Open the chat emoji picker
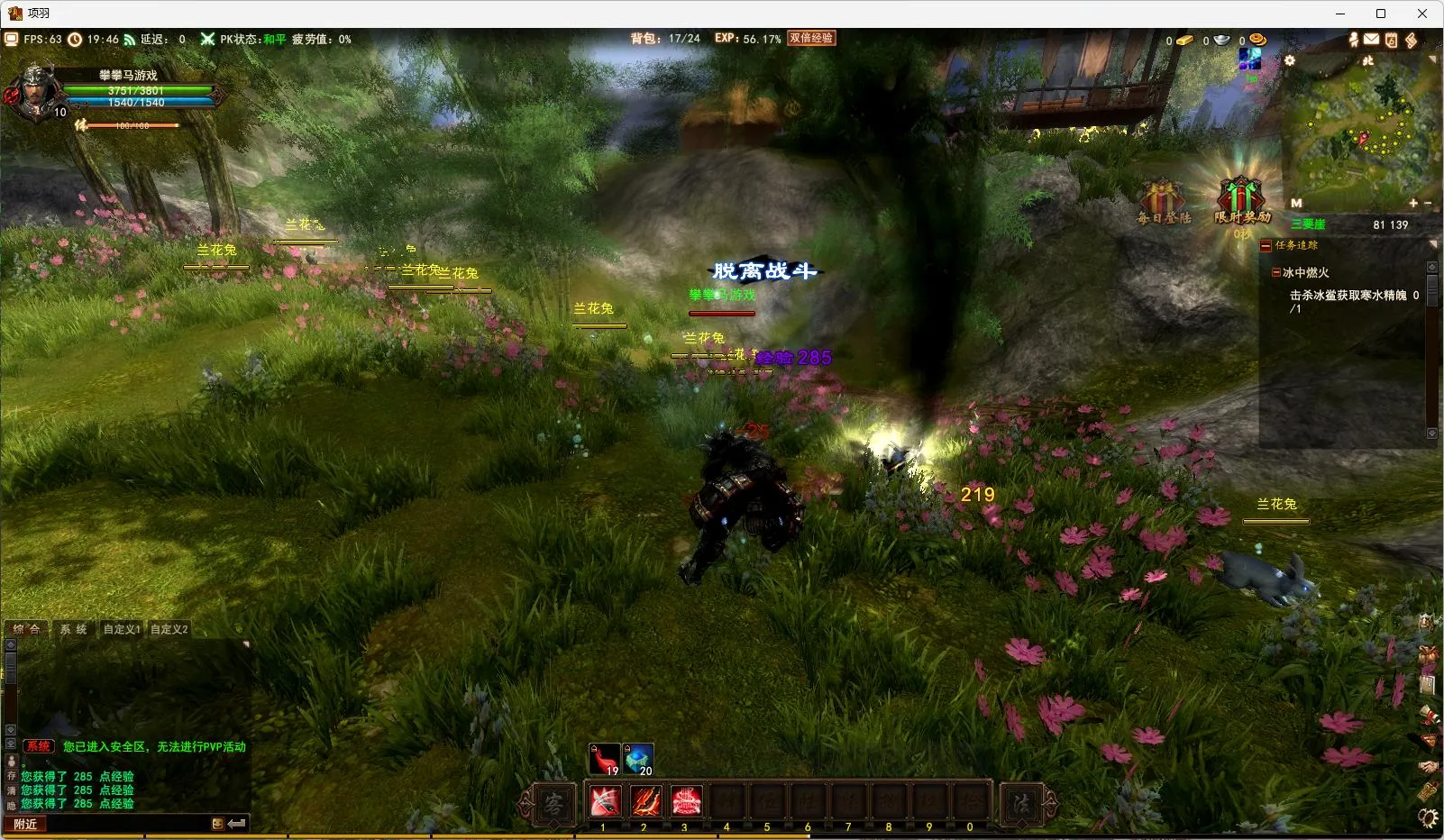 pos(217,824)
